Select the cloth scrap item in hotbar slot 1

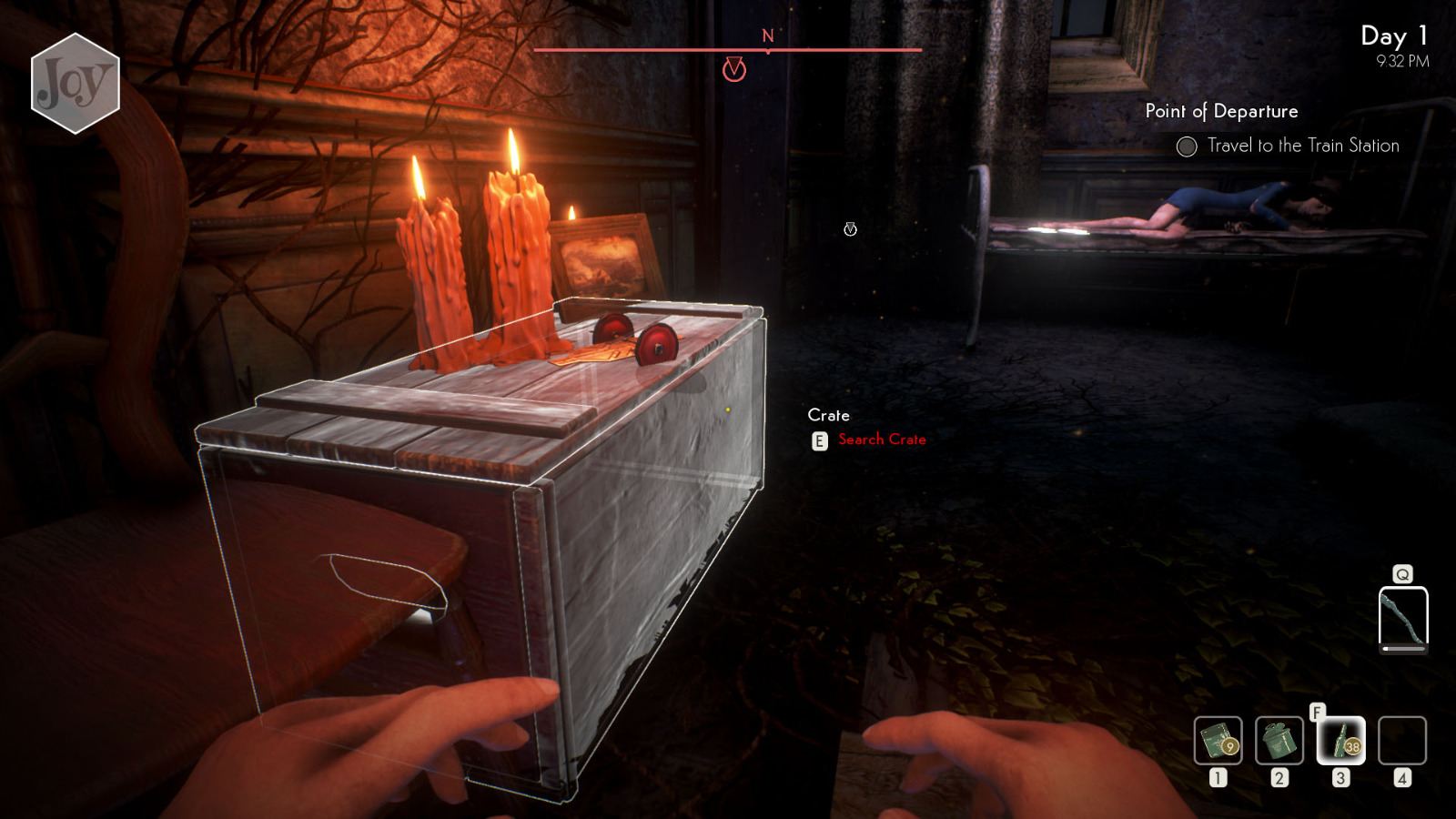1219,742
